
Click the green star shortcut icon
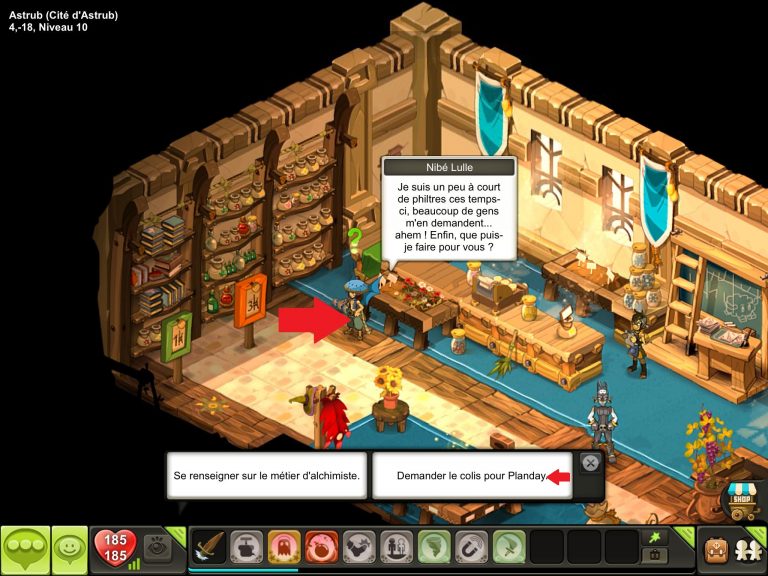(x=656, y=537)
